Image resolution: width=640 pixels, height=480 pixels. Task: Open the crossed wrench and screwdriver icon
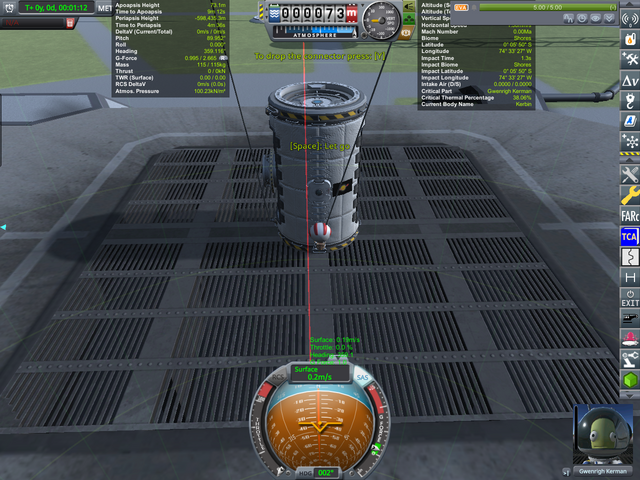[x=630, y=174]
